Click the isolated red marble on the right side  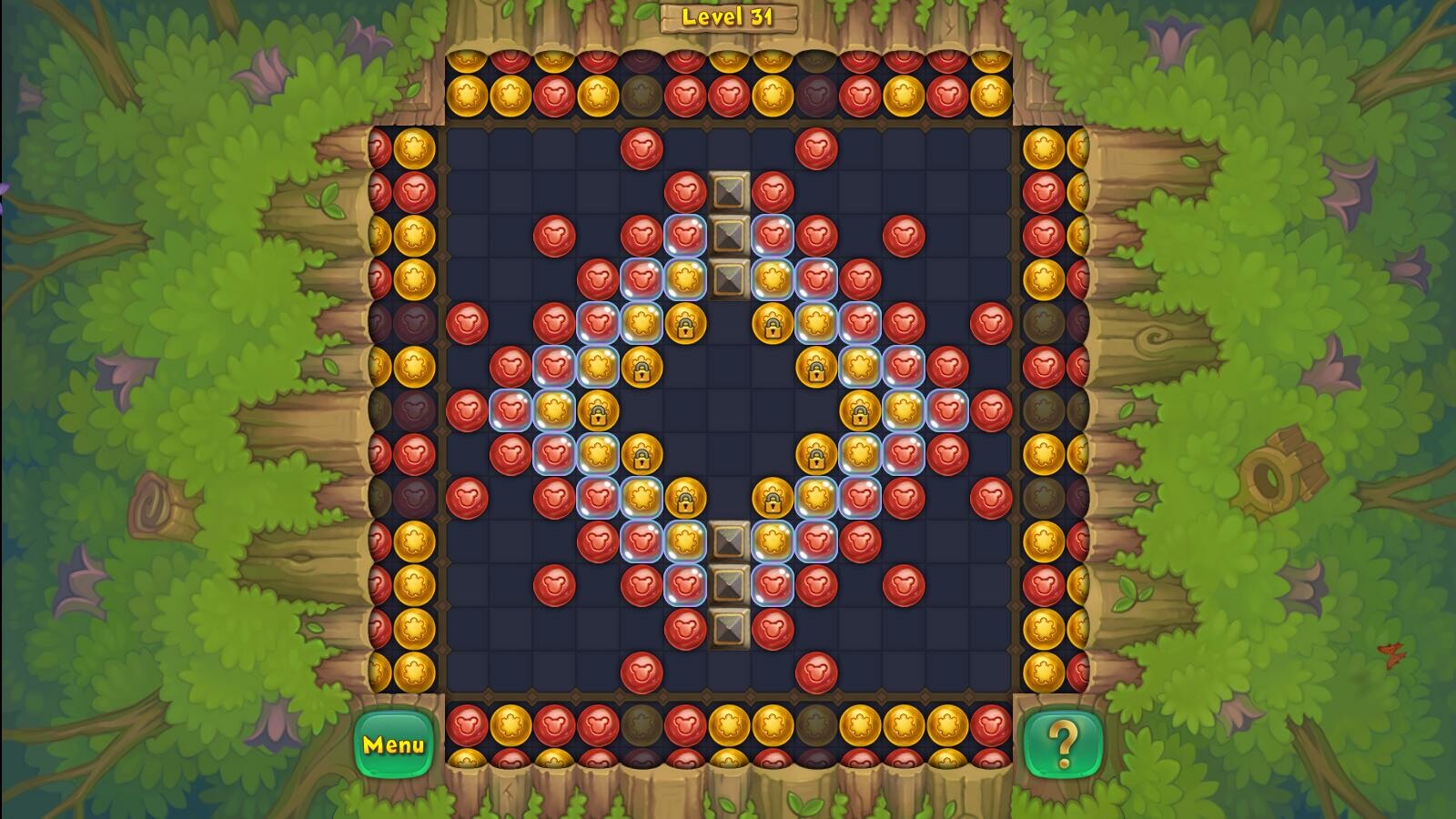click(905, 237)
